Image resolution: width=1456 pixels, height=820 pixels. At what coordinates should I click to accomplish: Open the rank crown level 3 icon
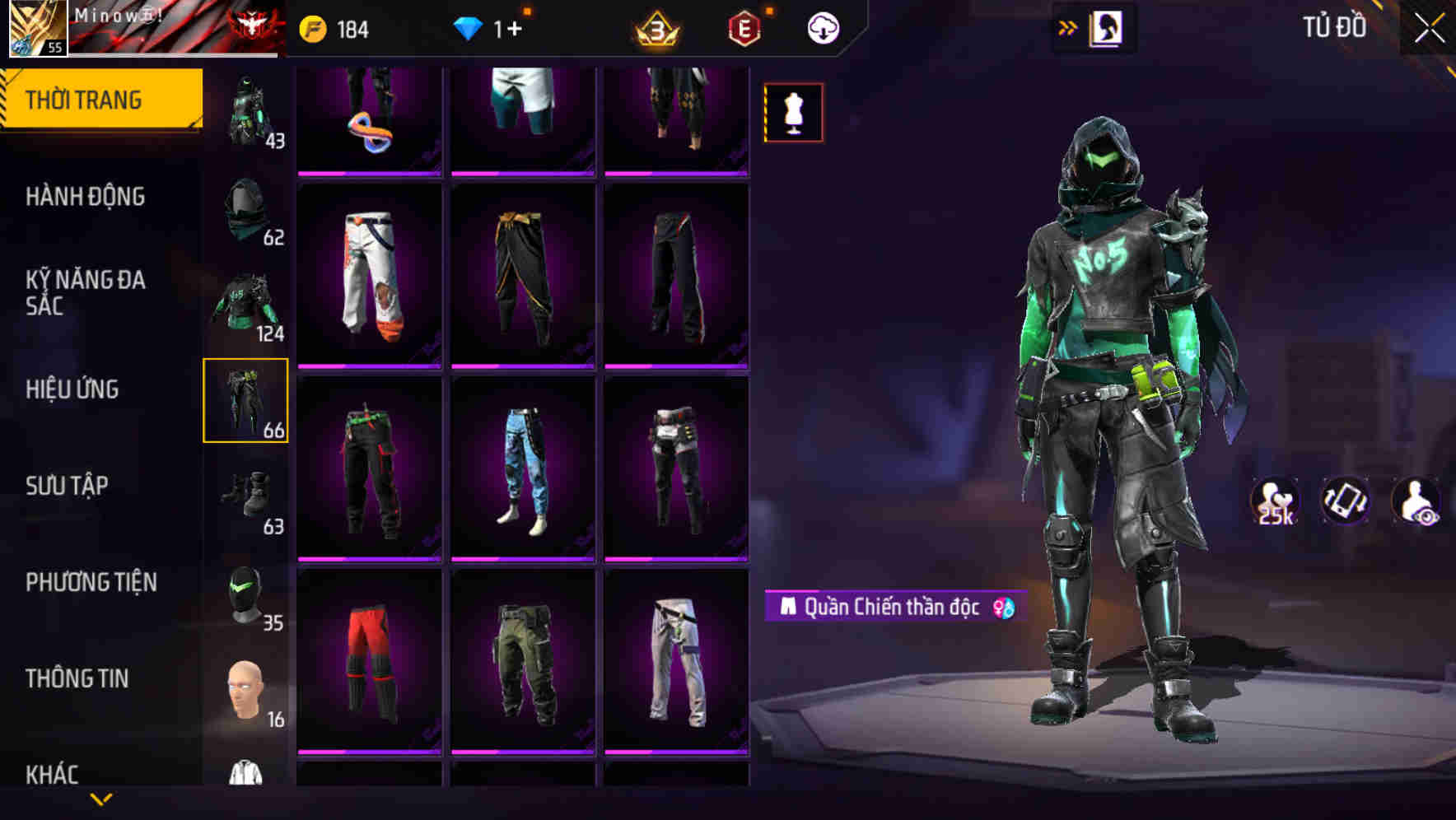(x=655, y=27)
